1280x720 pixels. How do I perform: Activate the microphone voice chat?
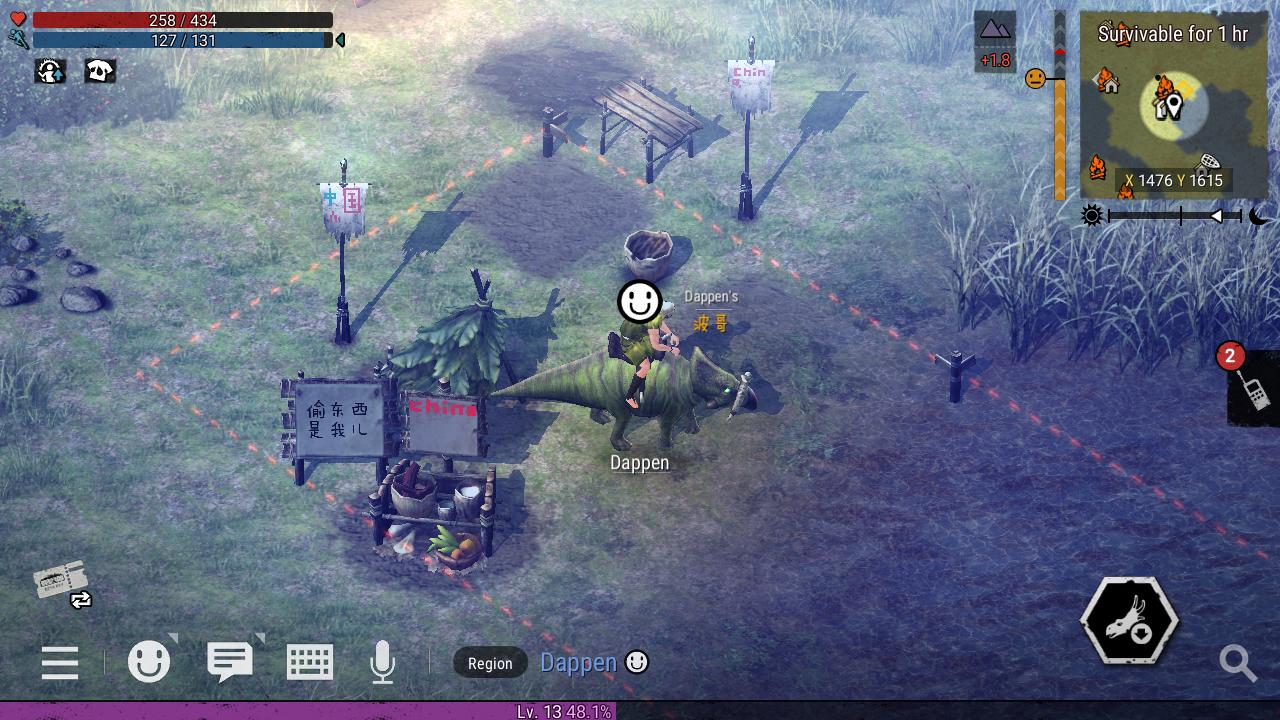coord(382,662)
